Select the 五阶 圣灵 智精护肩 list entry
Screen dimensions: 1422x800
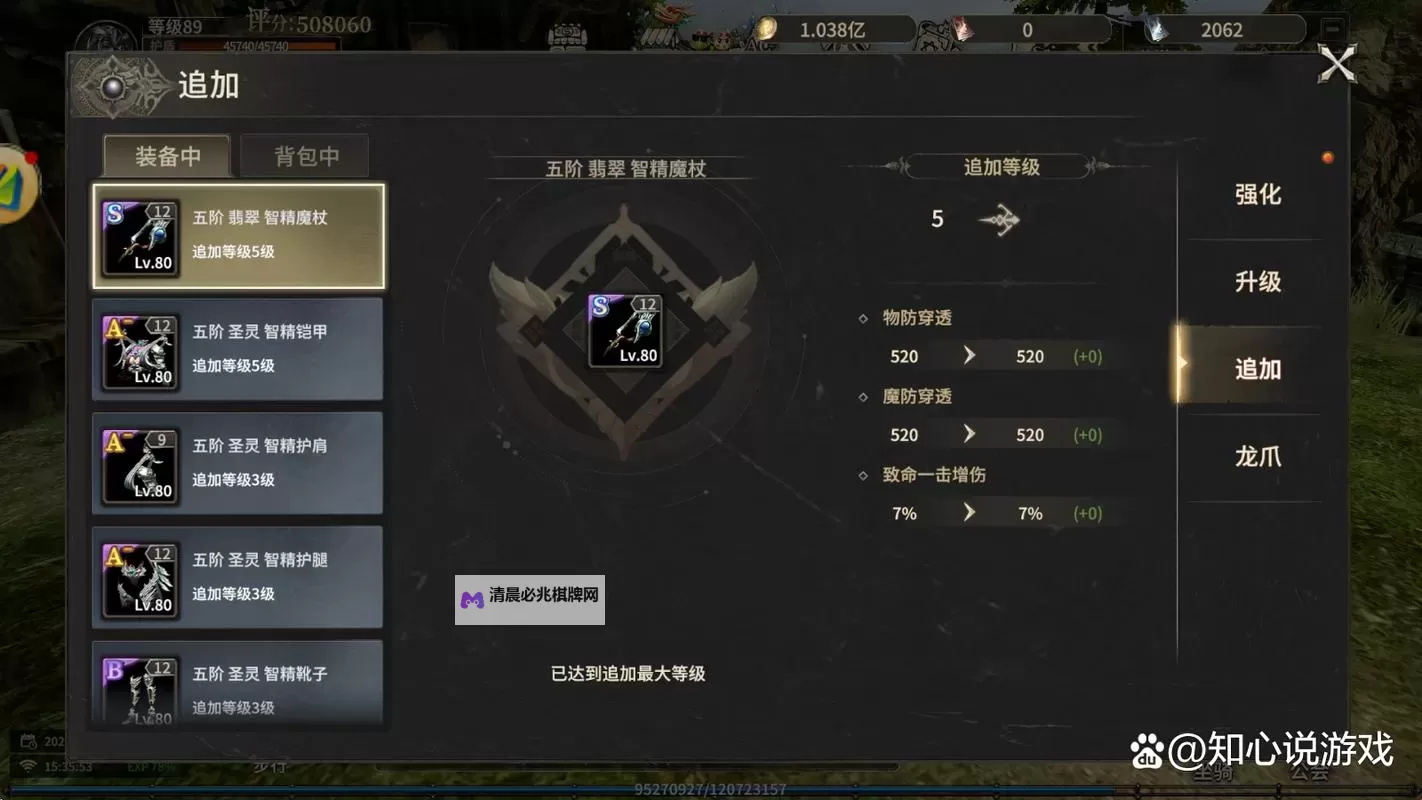pyautogui.click(x=237, y=462)
